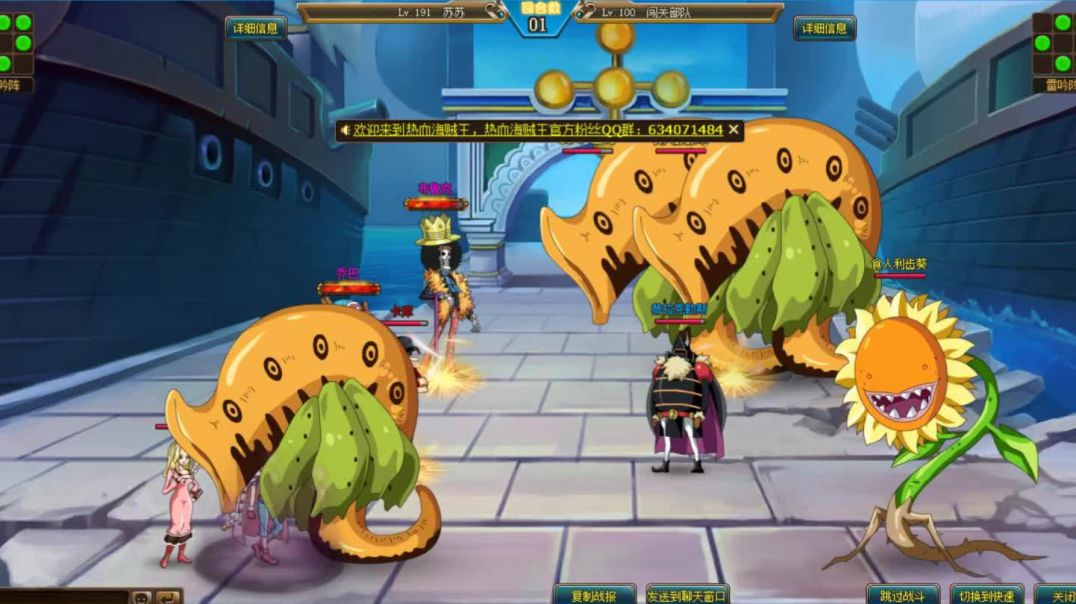The width and height of the screenshot is (1076, 604).
Task: Select the left formation grid icon
Action: point(15,43)
